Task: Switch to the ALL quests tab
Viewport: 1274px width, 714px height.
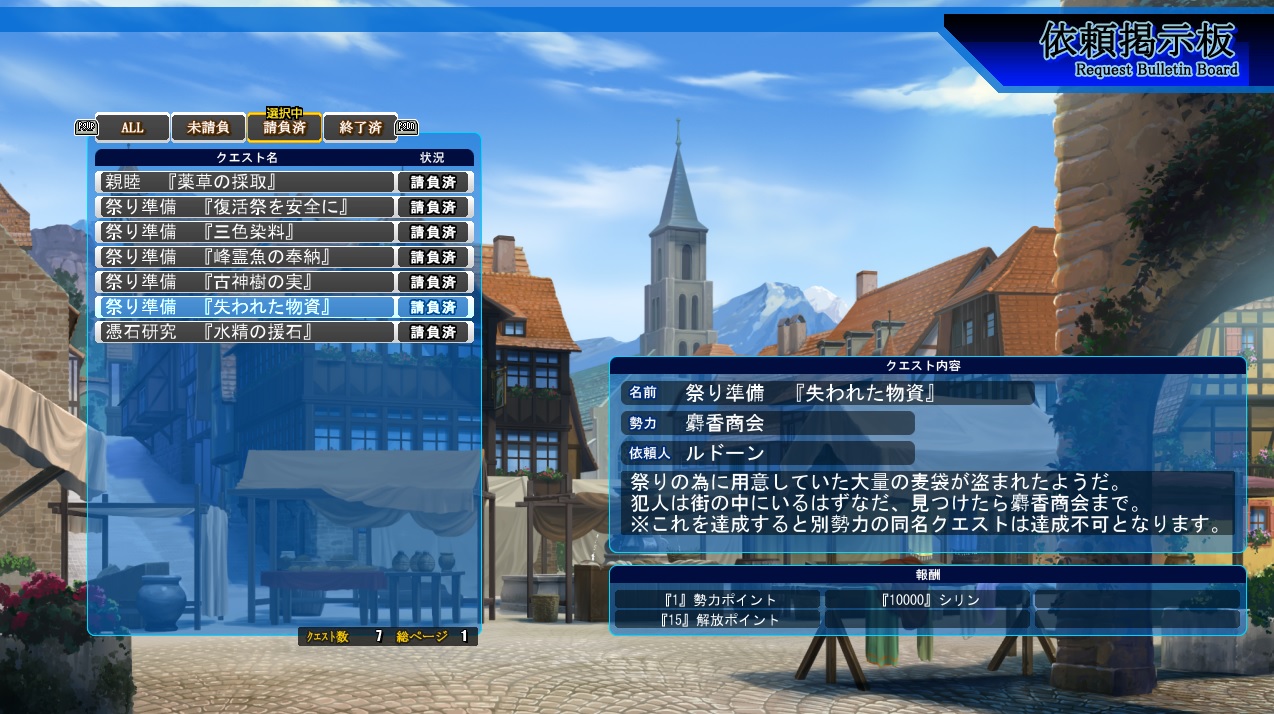Action: coord(133,128)
